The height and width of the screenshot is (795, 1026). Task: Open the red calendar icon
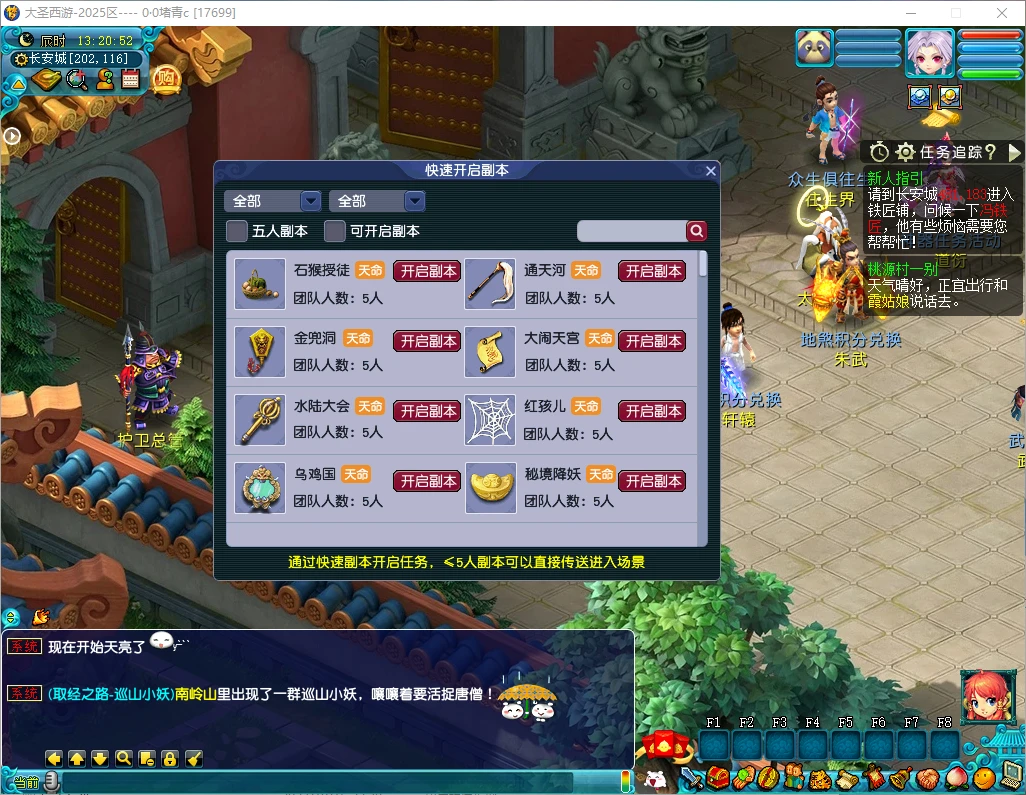130,80
